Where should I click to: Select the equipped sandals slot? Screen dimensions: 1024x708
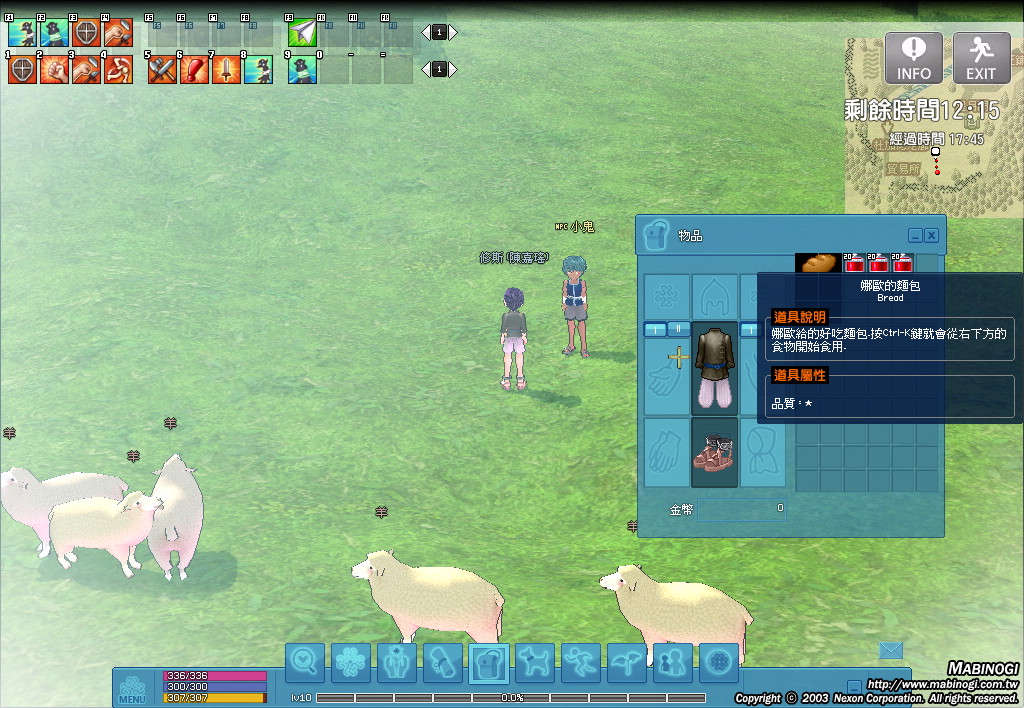pos(715,452)
